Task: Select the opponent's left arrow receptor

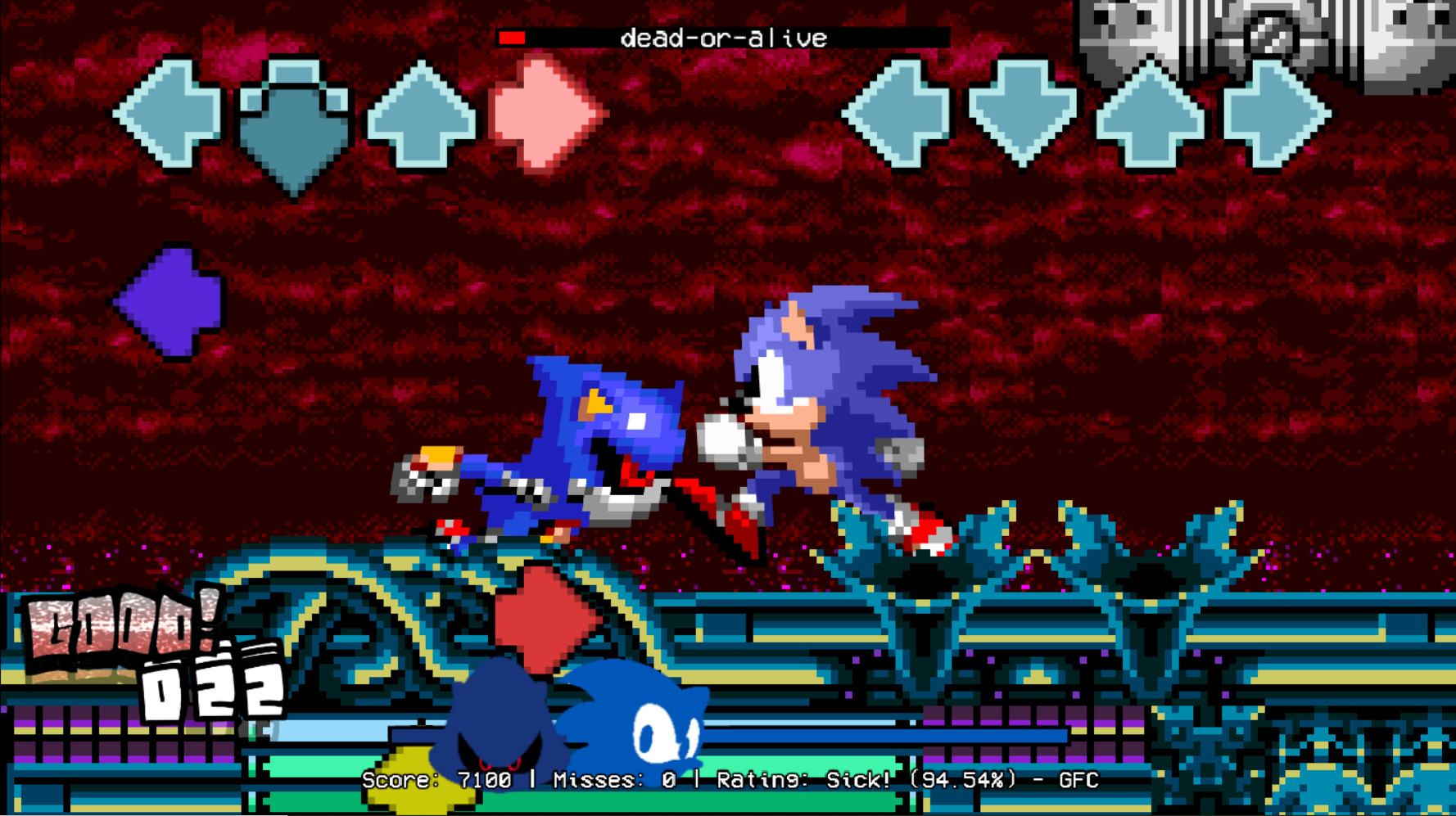Action: pos(168,115)
